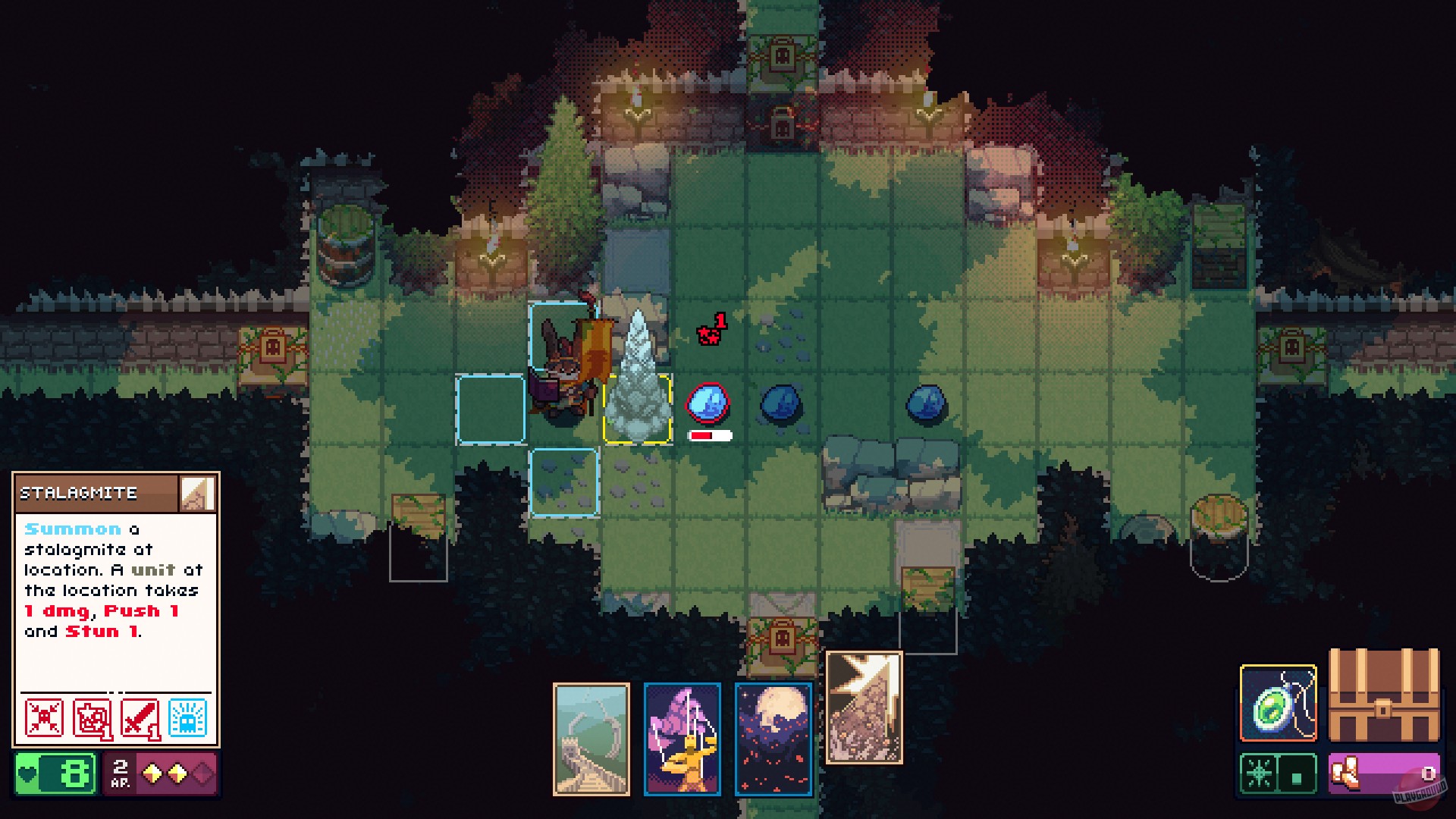The width and height of the screenshot is (1456, 819).
Task: Play the Great Wall card from your hand
Action: tap(593, 739)
